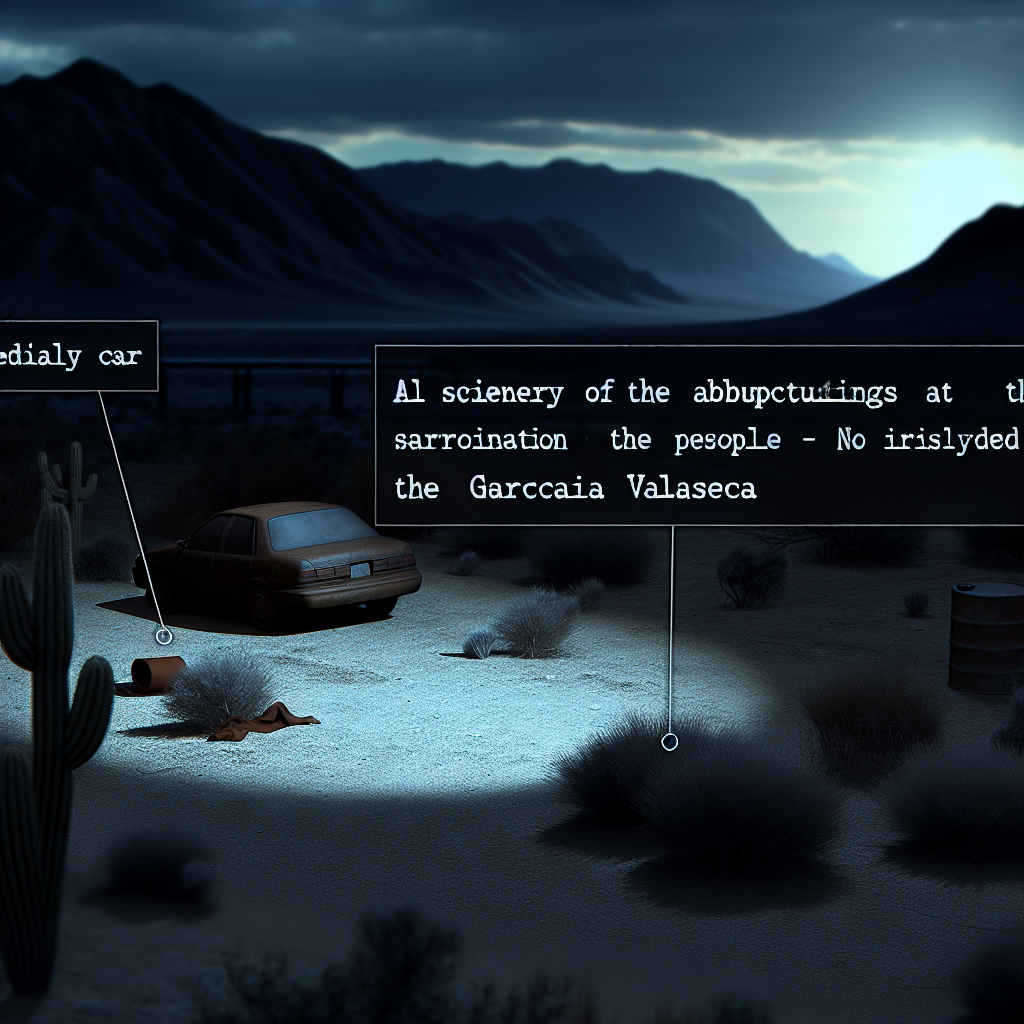The height and width of the screenshot is (1024, 1024).
Task: Select the circle marker under the long description box
Action: (x=670, y=741)
